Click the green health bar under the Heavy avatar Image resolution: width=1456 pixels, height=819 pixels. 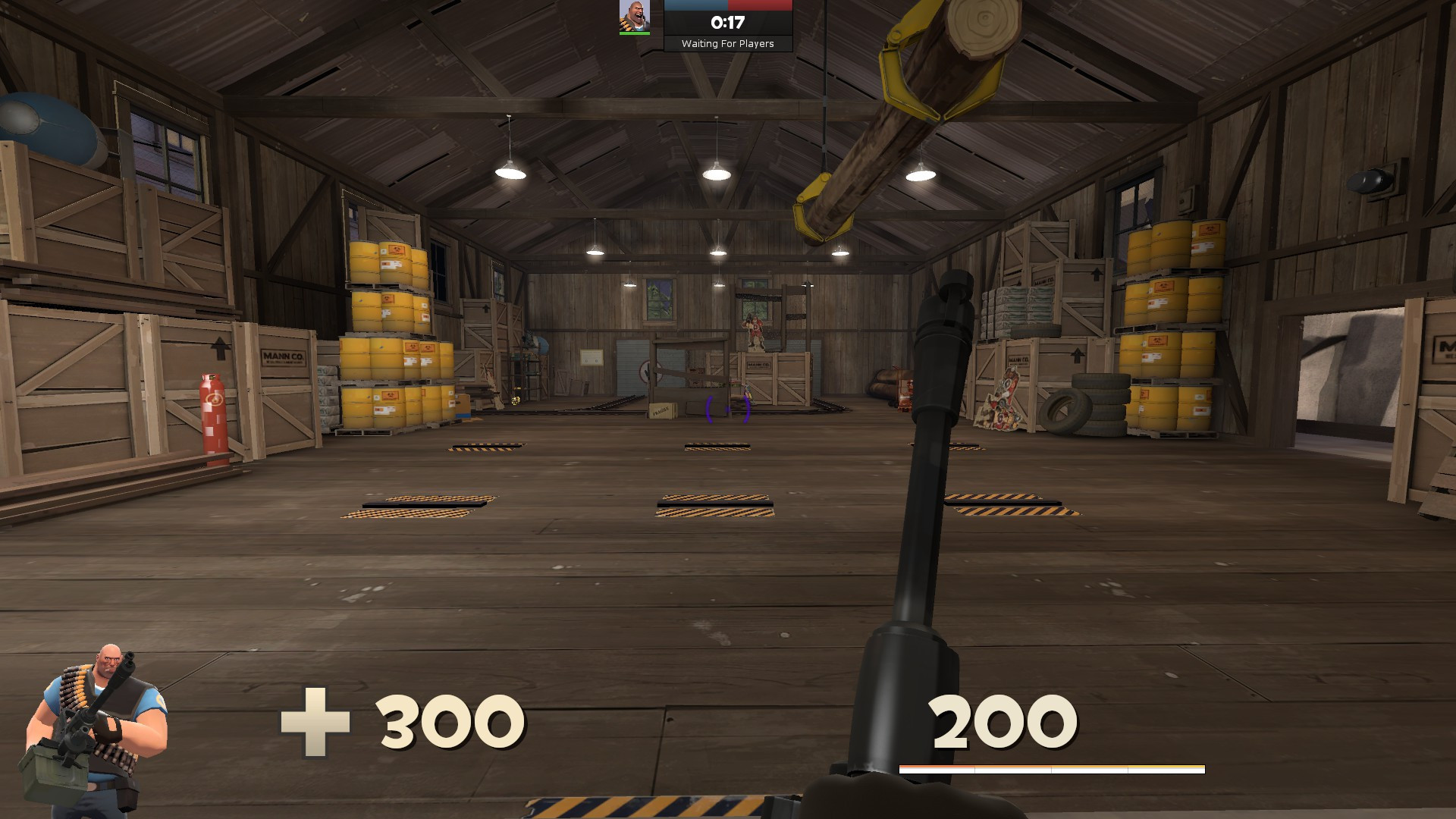pos(633,33)
